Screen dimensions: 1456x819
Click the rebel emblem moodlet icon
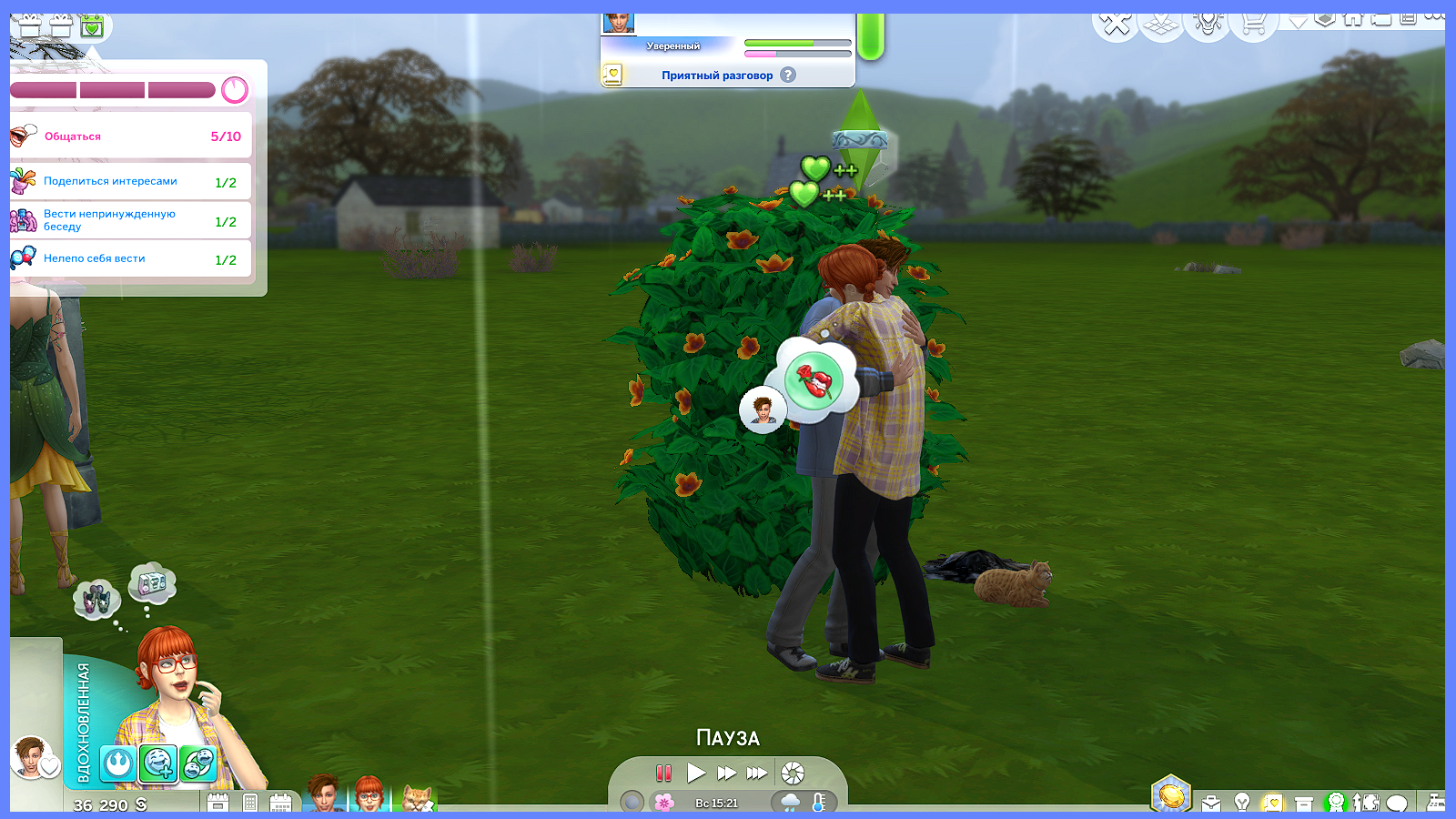click(118, 763)
